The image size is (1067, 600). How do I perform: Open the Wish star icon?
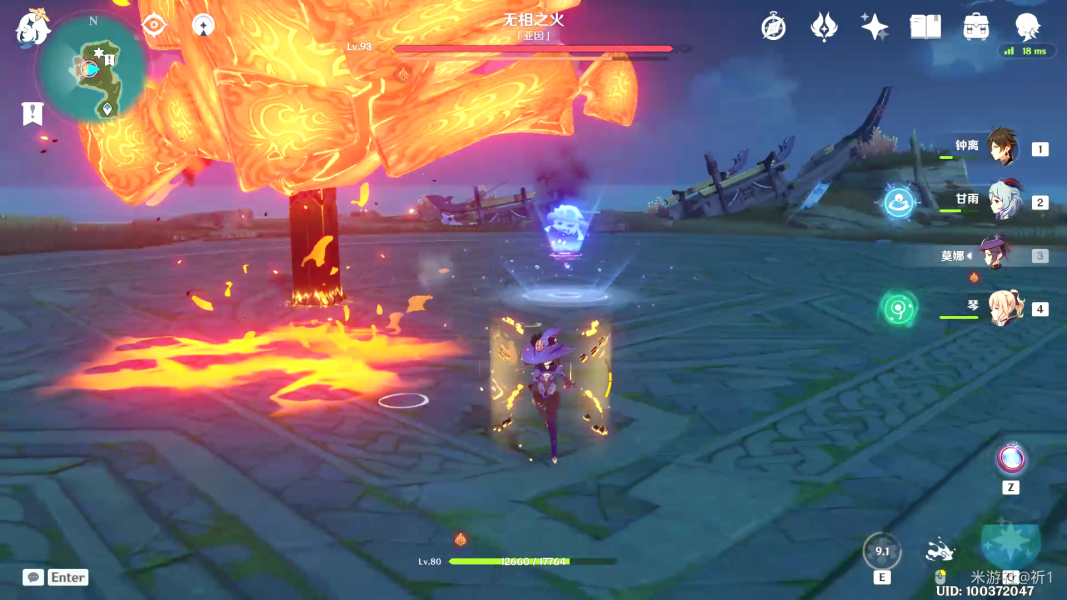click(875, 27)
